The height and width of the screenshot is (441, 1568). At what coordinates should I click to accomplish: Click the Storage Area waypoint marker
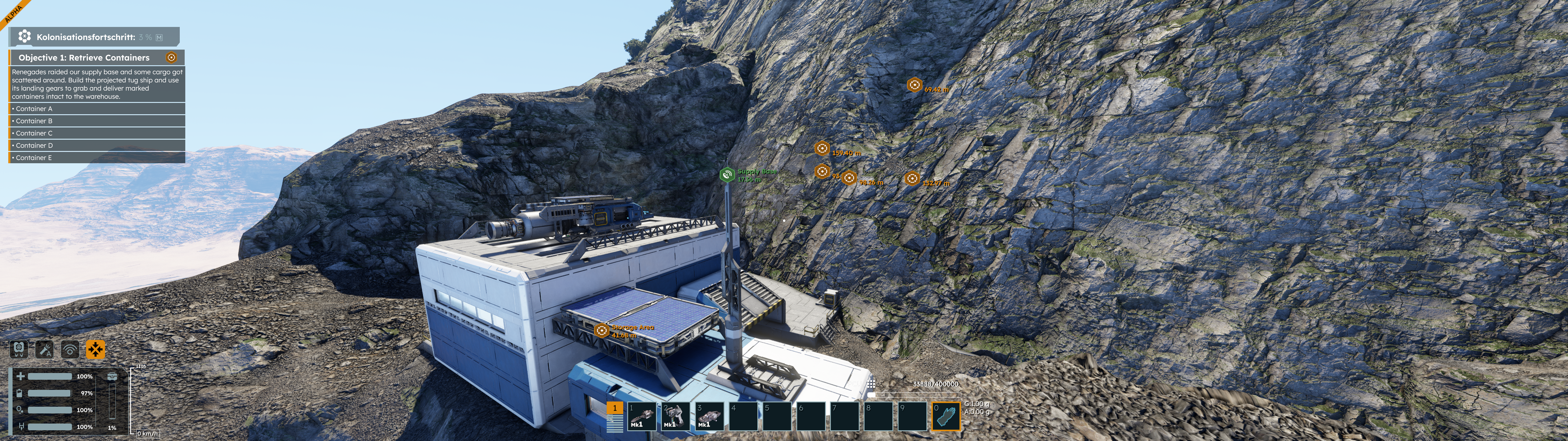(x=601, y=330)
